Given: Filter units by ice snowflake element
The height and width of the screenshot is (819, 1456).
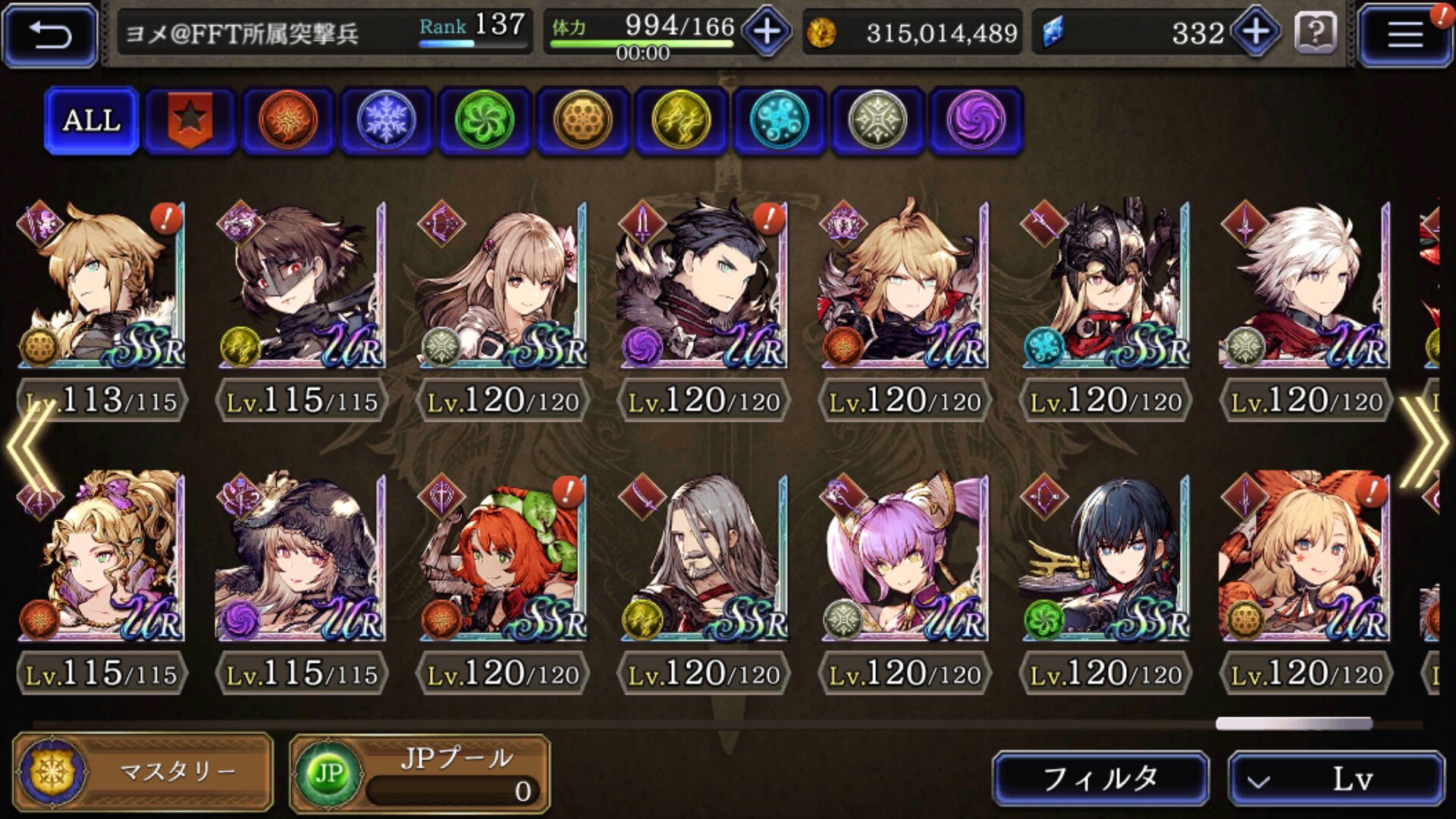Looking at the screenshot, I should coord(386,120).
